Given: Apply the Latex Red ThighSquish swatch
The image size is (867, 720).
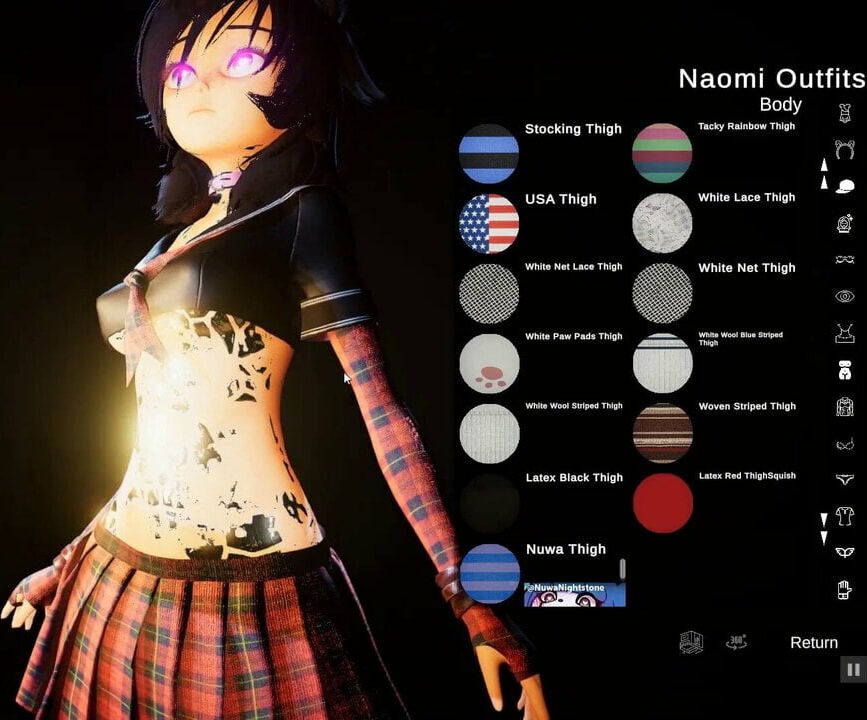Looking at the screenshot, I should click(x=662, y=502).
